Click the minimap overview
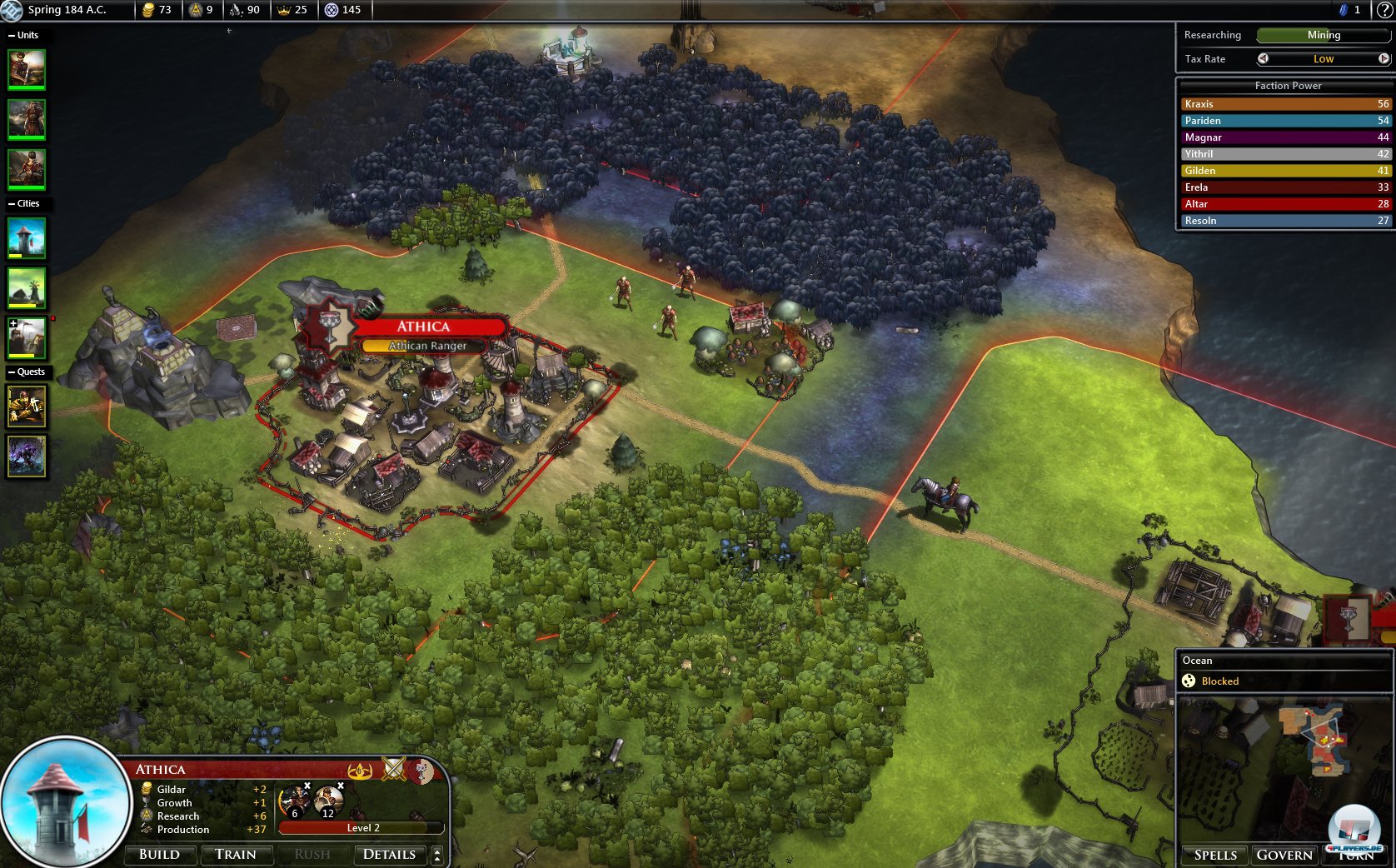 pos(1284,766)
